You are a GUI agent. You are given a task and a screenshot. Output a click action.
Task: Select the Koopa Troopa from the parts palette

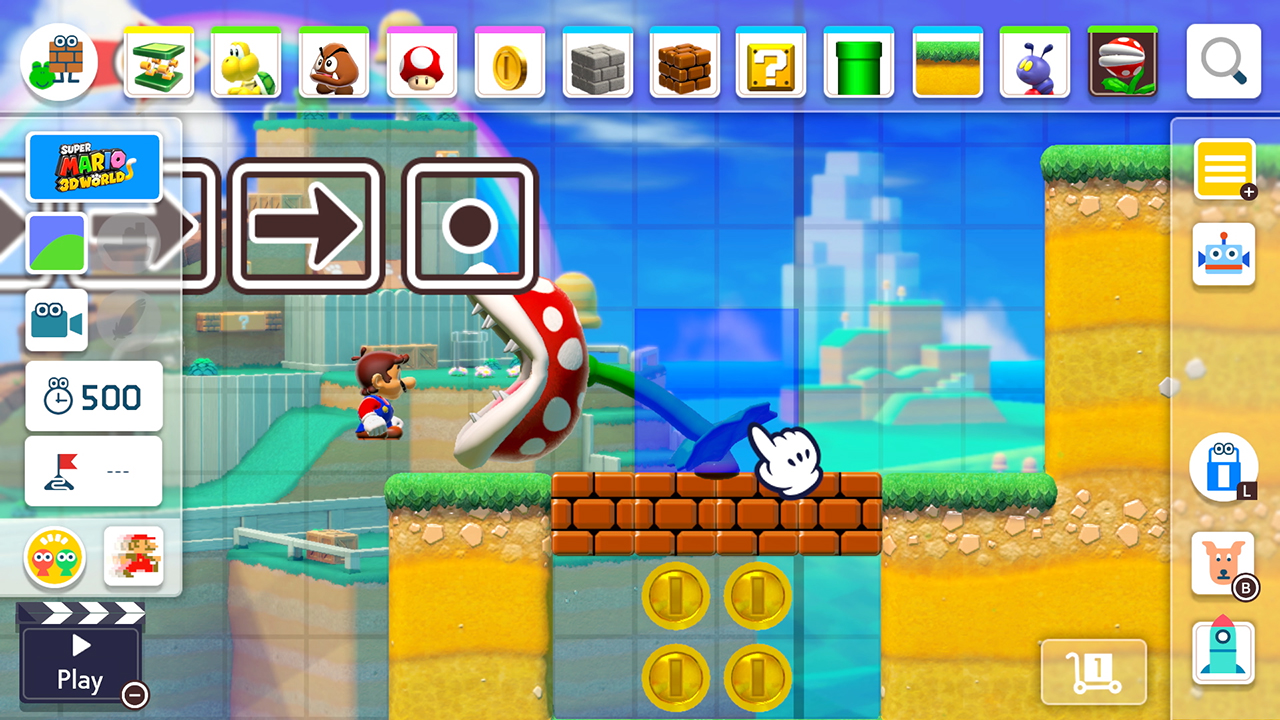[246, 62]
